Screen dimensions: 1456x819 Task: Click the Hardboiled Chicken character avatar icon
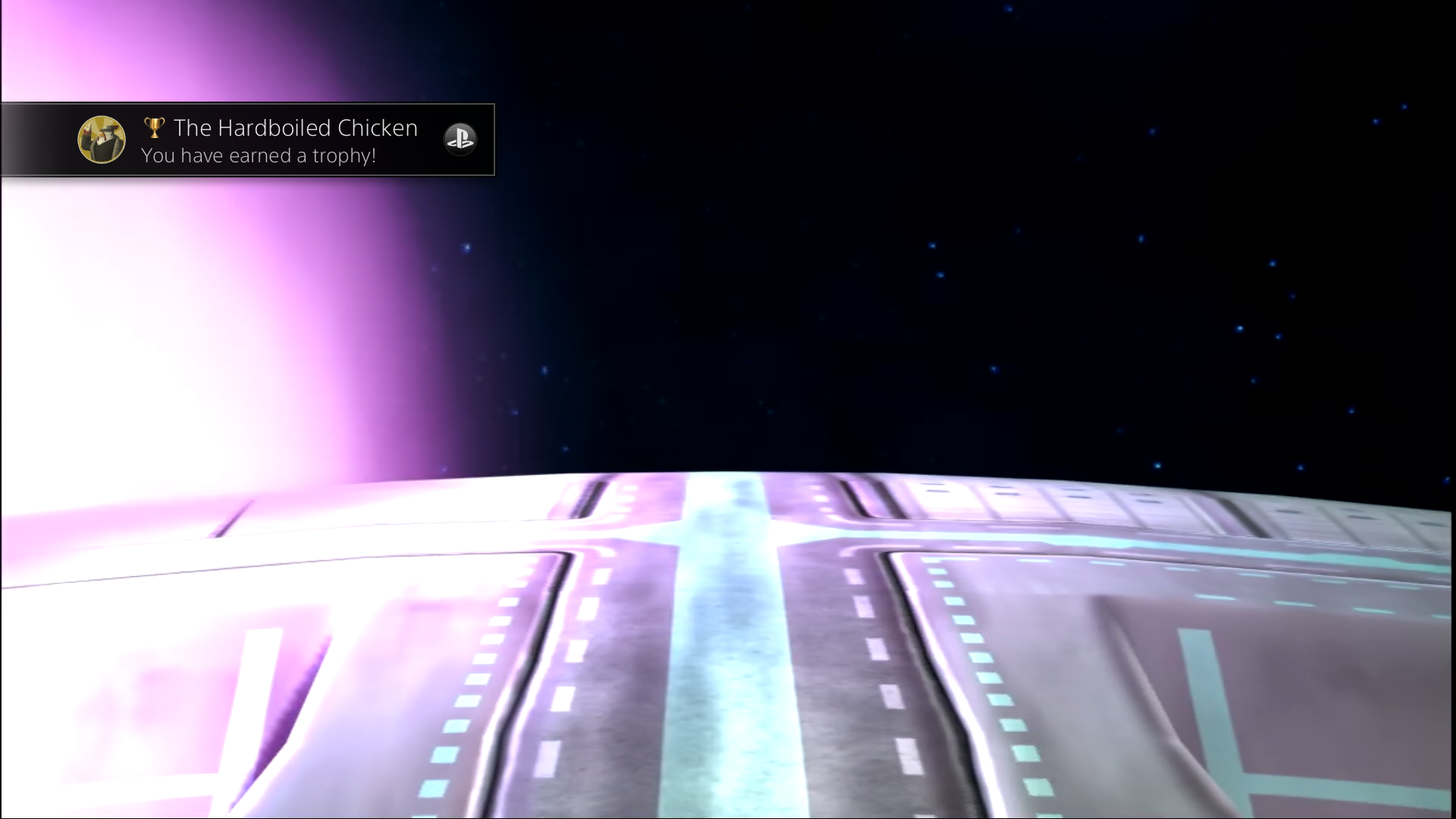tap(102, 140)
